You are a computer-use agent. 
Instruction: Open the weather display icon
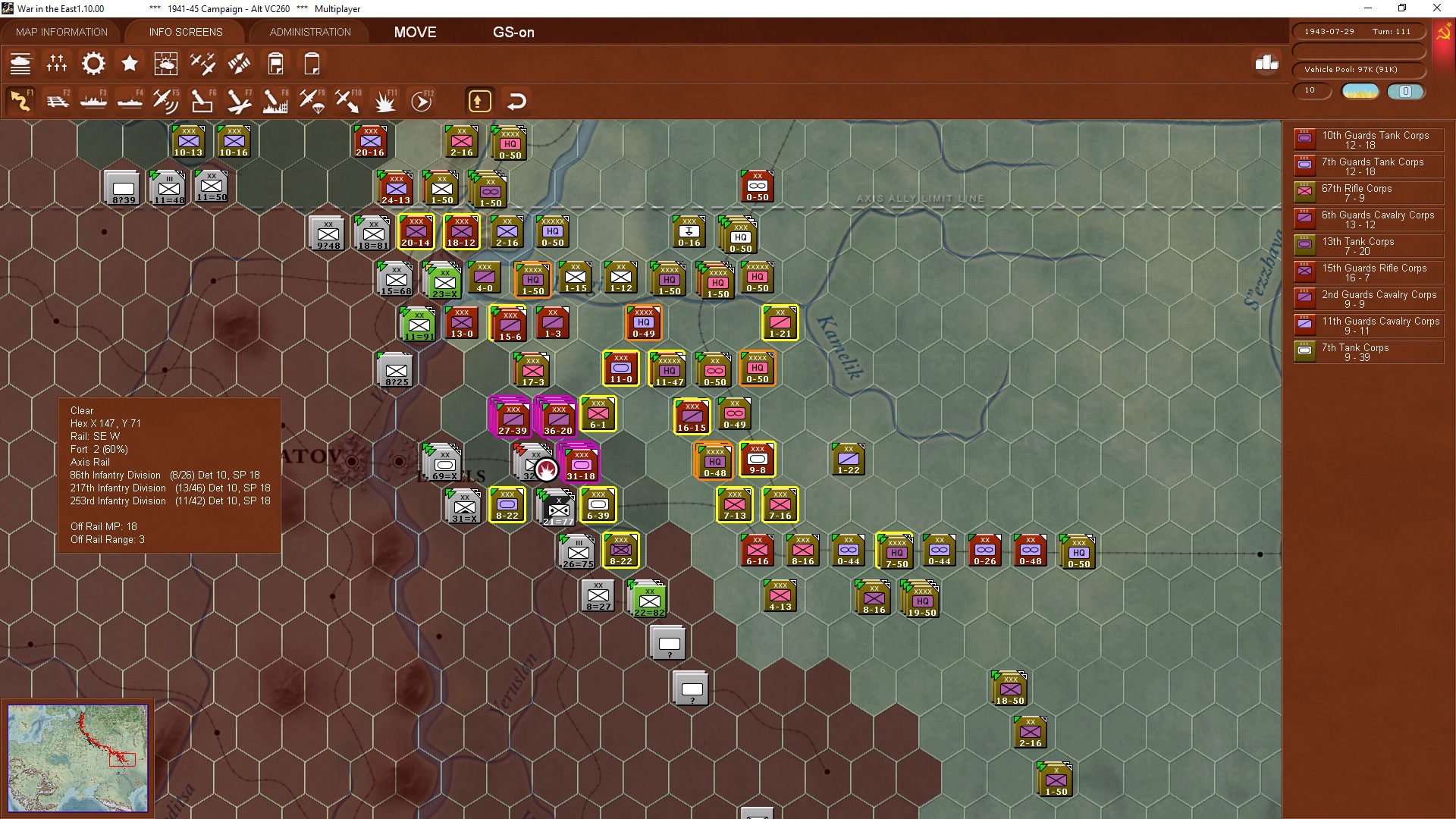tap(166, 64)
